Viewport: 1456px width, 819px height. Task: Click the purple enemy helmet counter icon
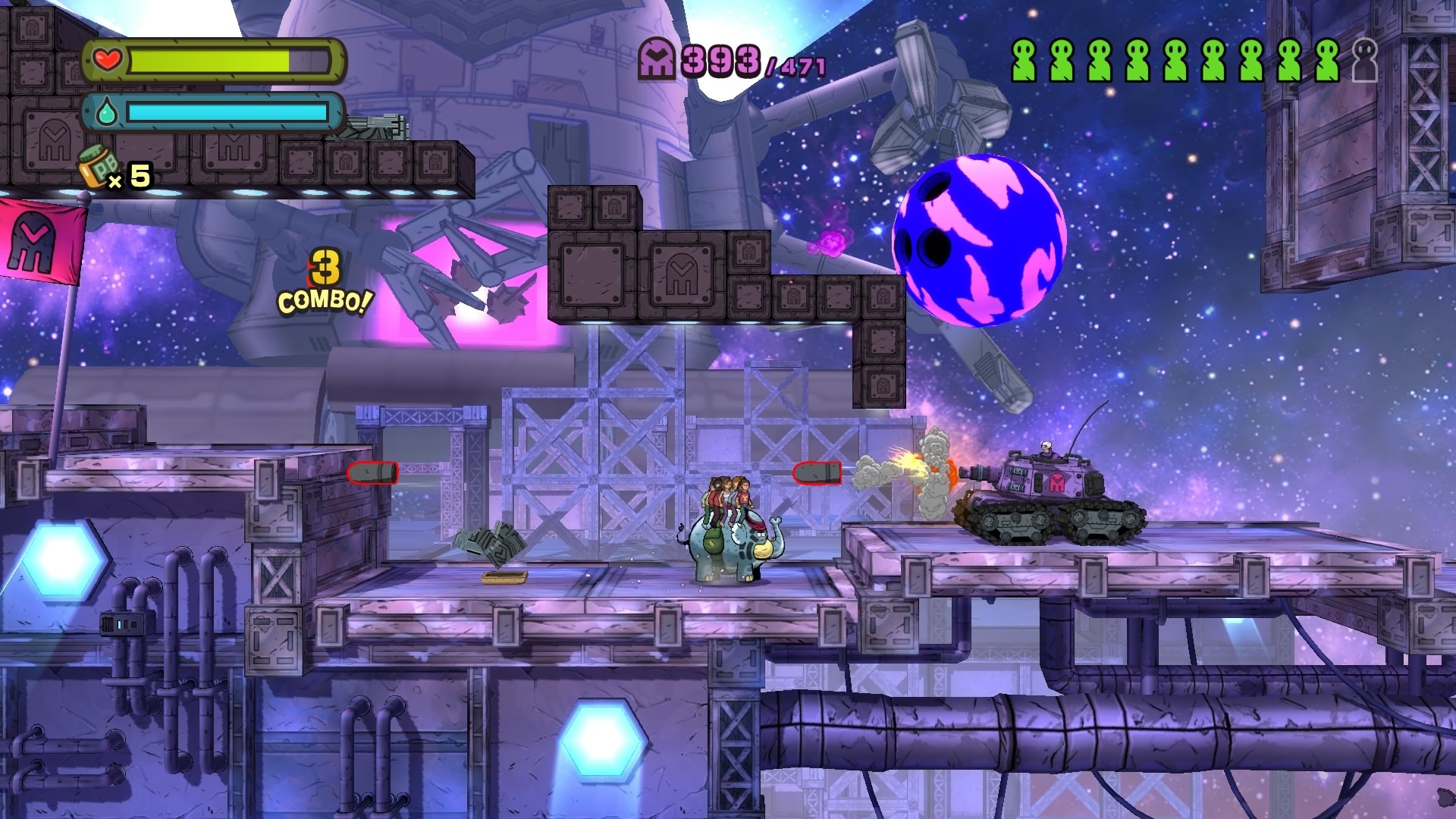[x=657, y=59]
